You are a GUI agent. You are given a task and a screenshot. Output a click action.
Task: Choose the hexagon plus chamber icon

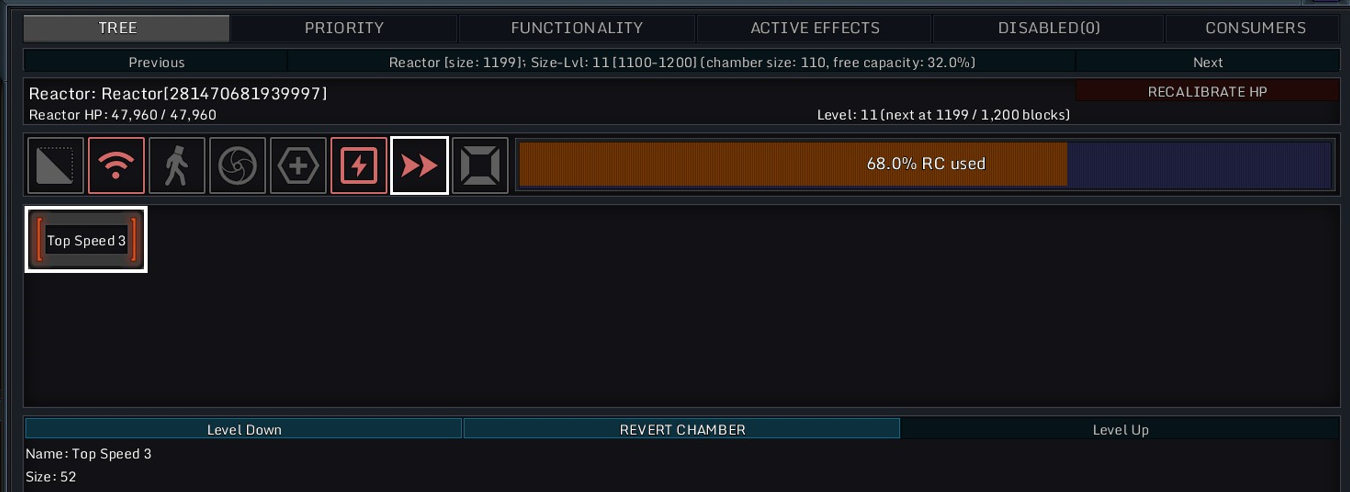(298, 166)
